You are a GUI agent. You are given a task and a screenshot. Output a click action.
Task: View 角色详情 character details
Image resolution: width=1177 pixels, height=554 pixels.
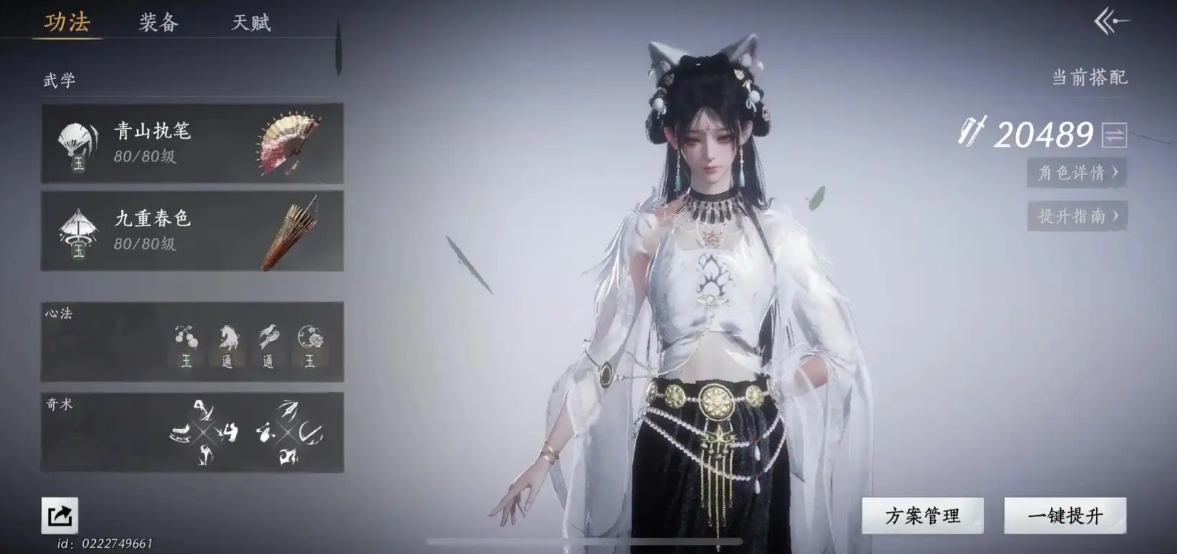1077,172
